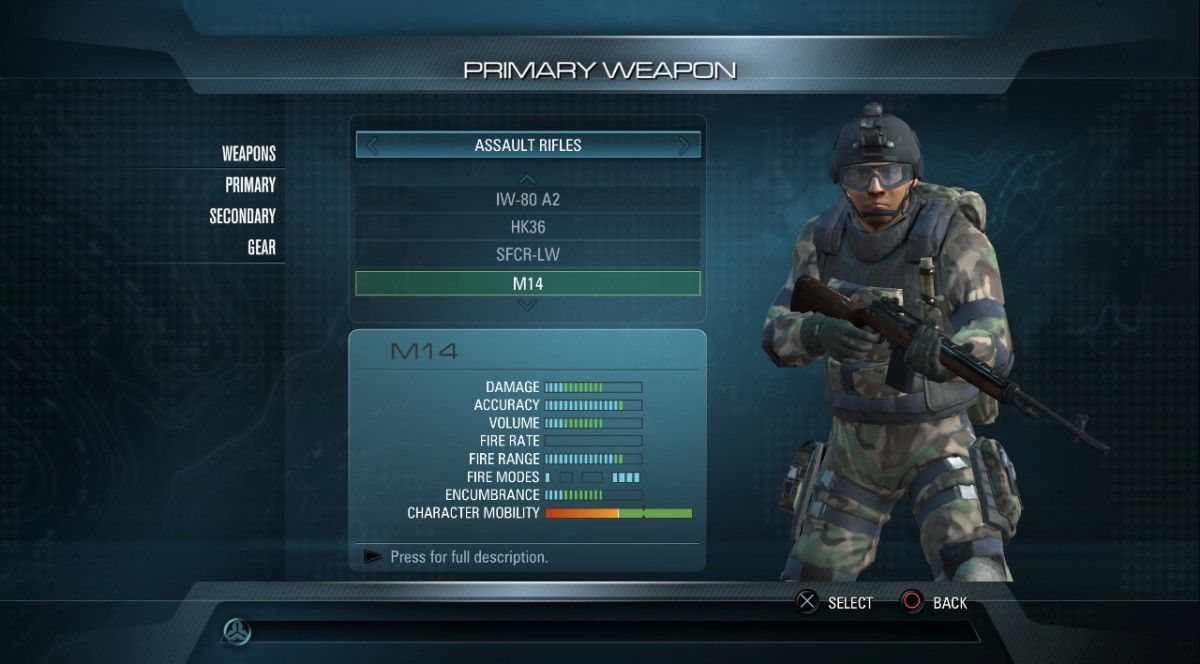Switch to the Secondary weapon section

(242, 216)
